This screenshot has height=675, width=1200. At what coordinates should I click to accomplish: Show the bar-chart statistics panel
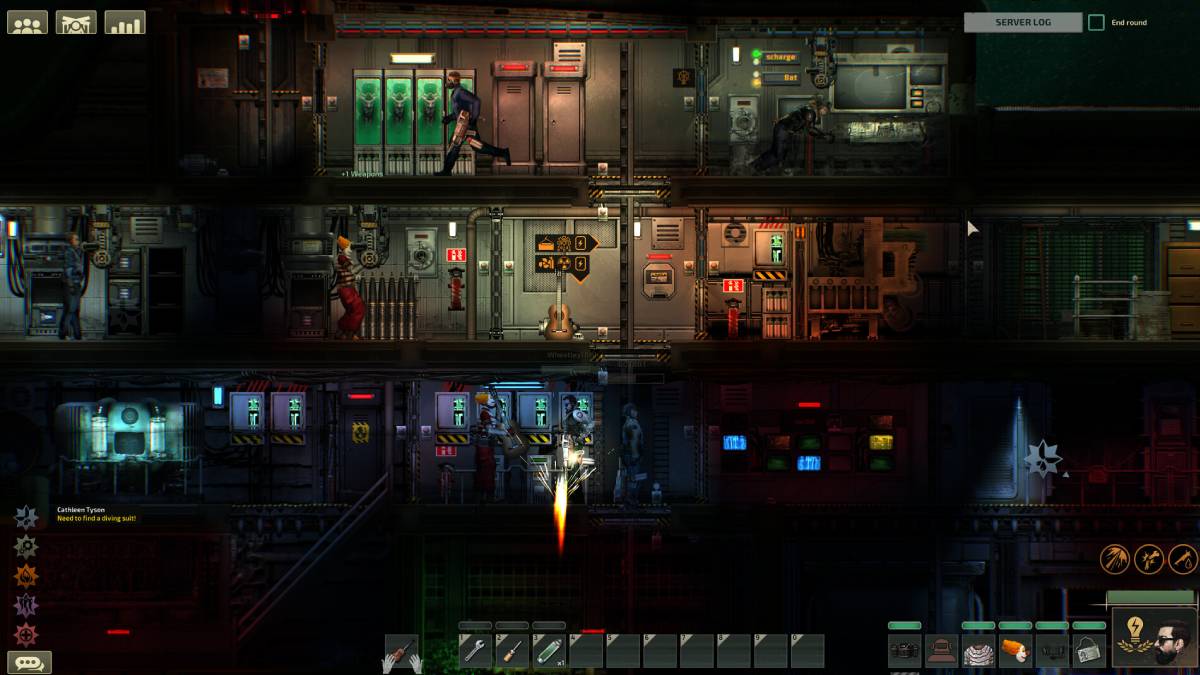tap(125, 22)
